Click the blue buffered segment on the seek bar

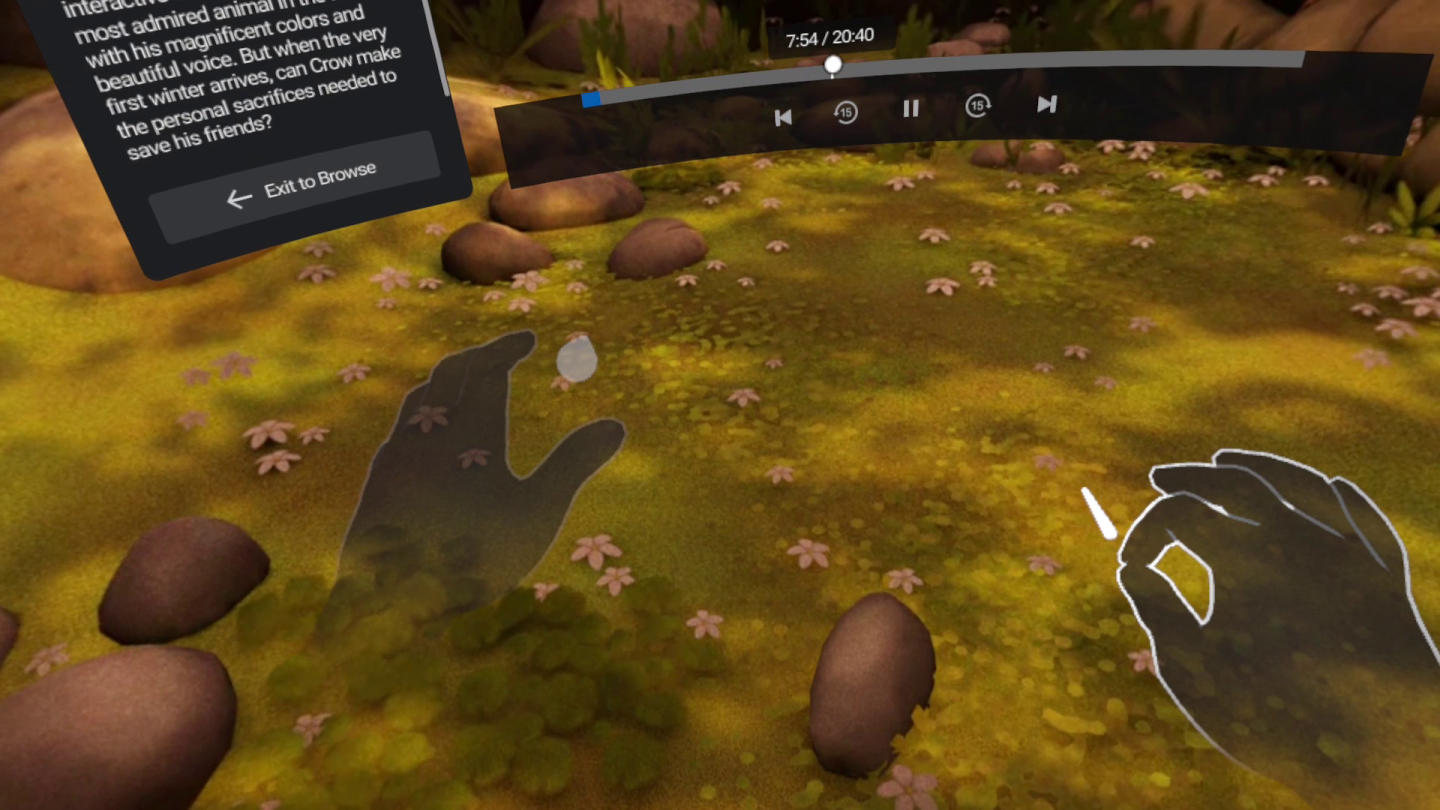[x=589, y=99]
